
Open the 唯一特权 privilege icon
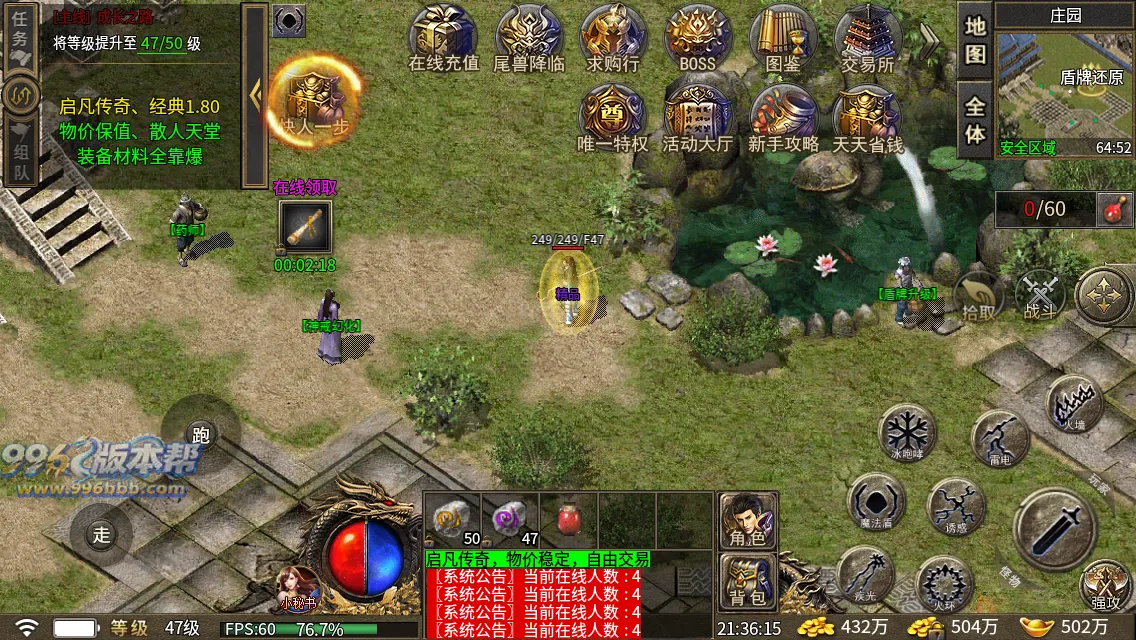pyautogui.click(x=613, y=118)
